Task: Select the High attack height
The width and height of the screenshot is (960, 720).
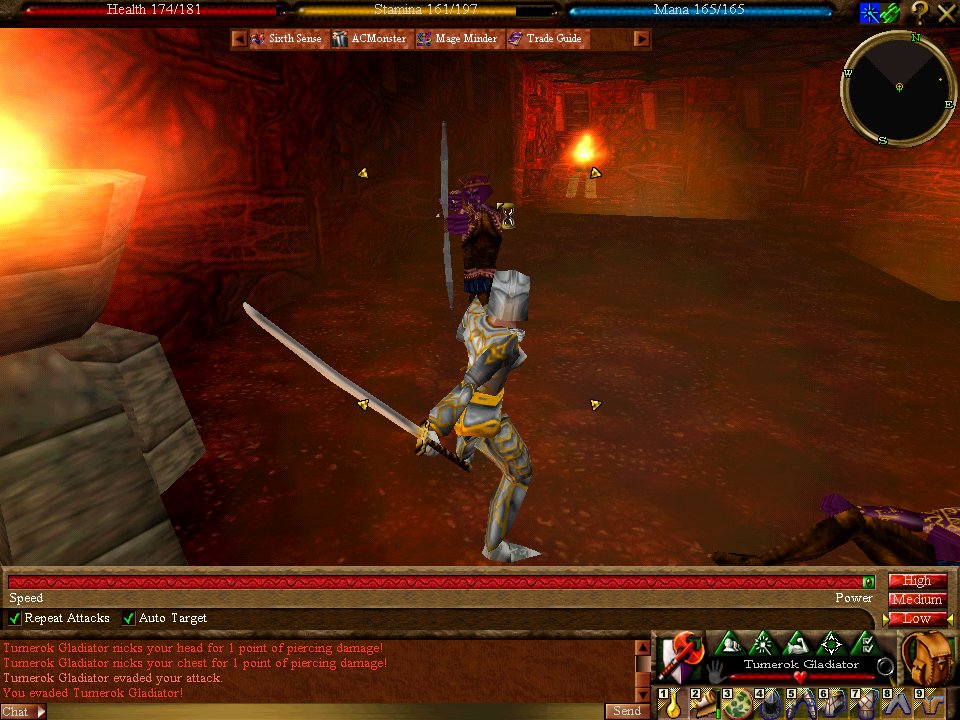Action: (917, 581)
